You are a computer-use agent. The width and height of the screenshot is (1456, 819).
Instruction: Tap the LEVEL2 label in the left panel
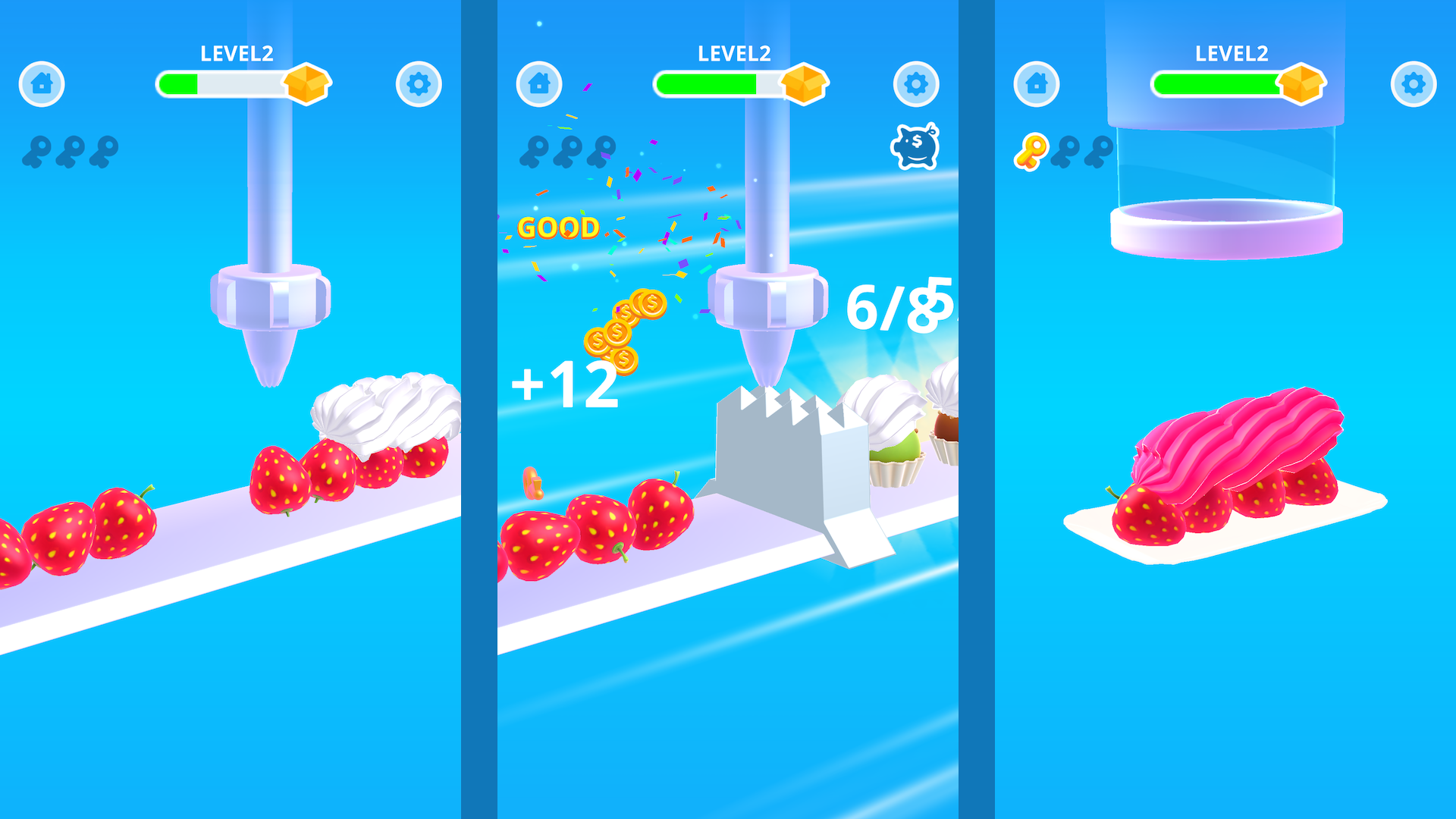235,52
